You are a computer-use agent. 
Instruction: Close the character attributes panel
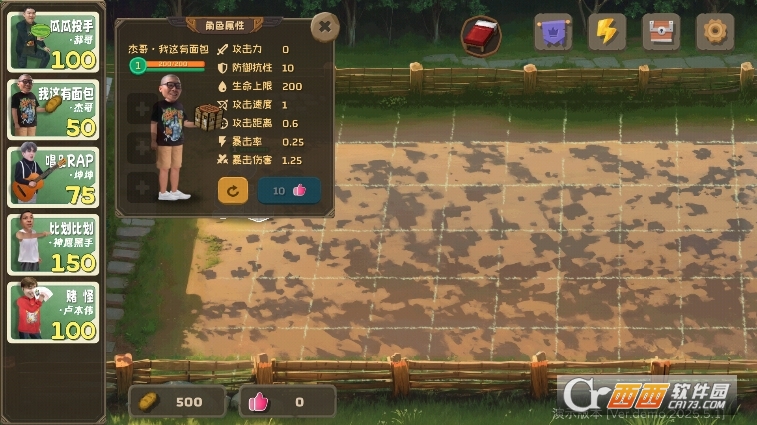click(x=324, y=27)
